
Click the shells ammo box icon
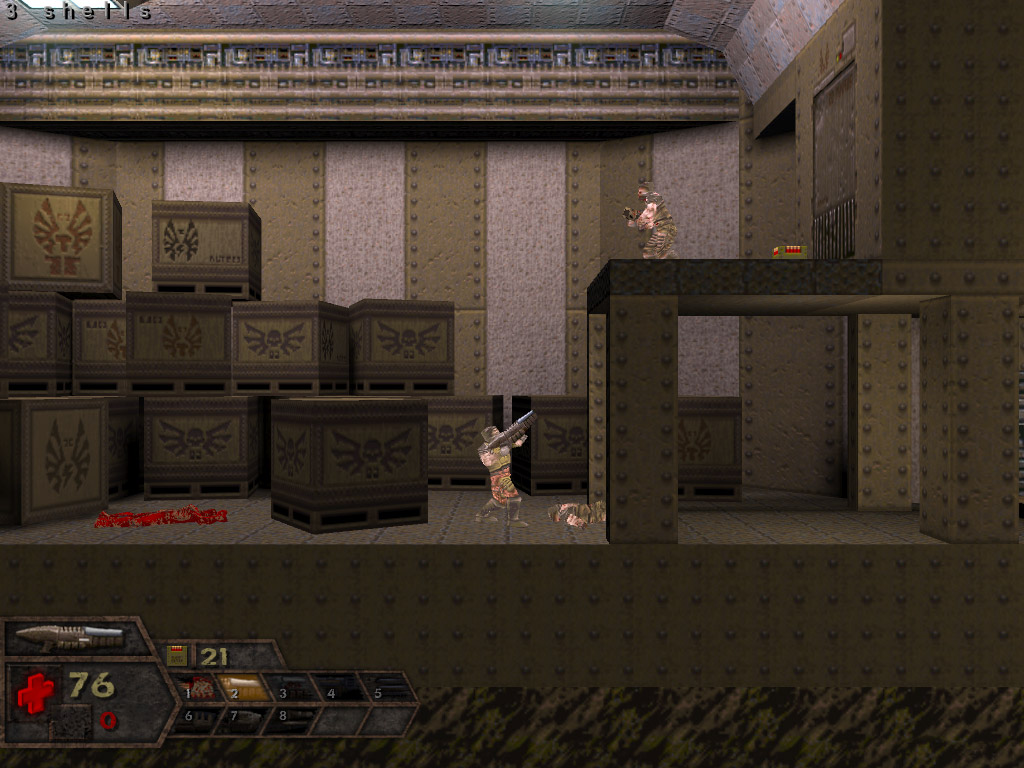177,656
